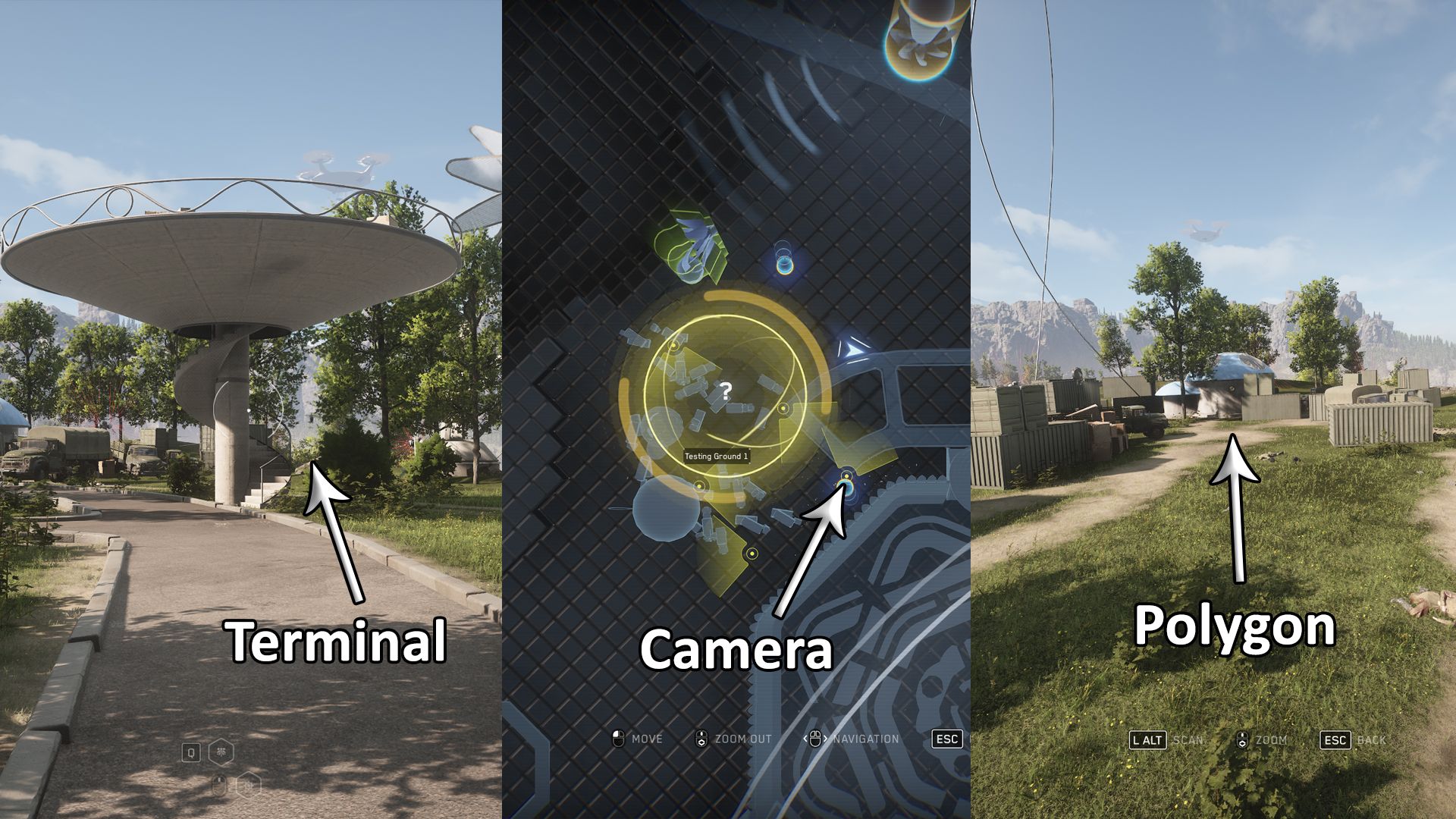This screenshot has height=819, width=1456.
Task: Toggle the blue waypoint dot beside the camera marker
Action: pos(849,489)
